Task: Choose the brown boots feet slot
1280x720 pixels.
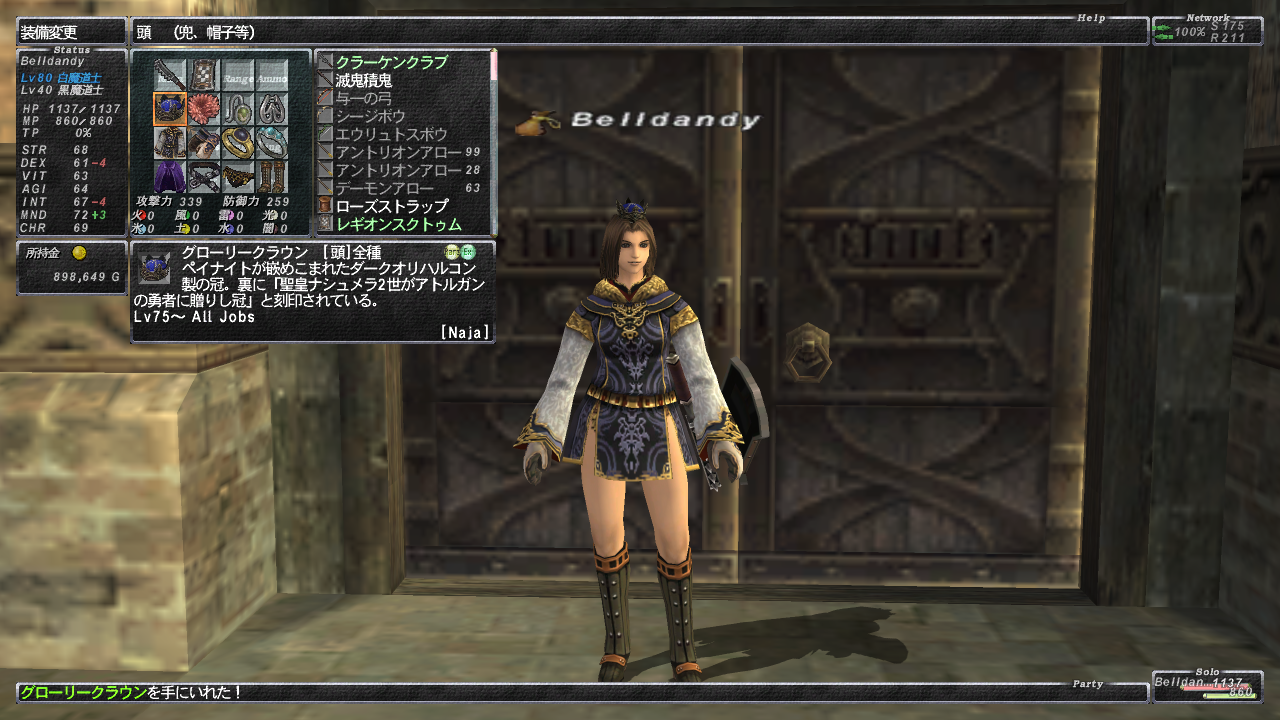Action: [x=272, y=177]
